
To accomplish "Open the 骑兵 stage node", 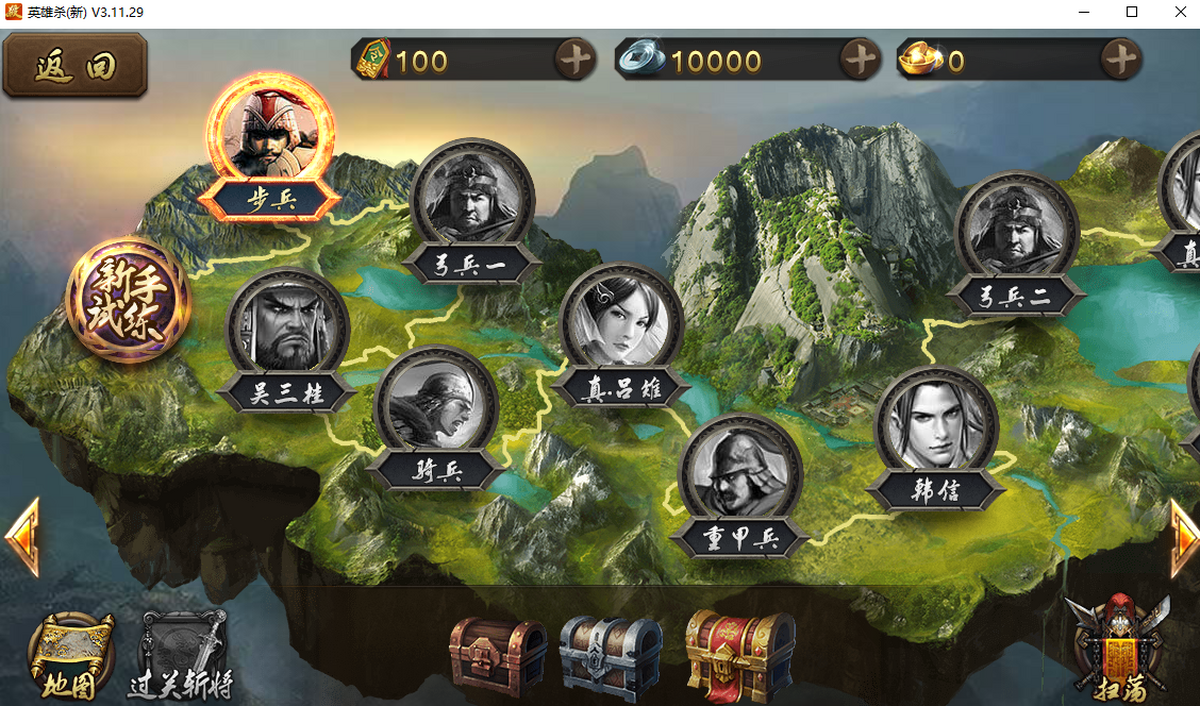I will 436,406.
